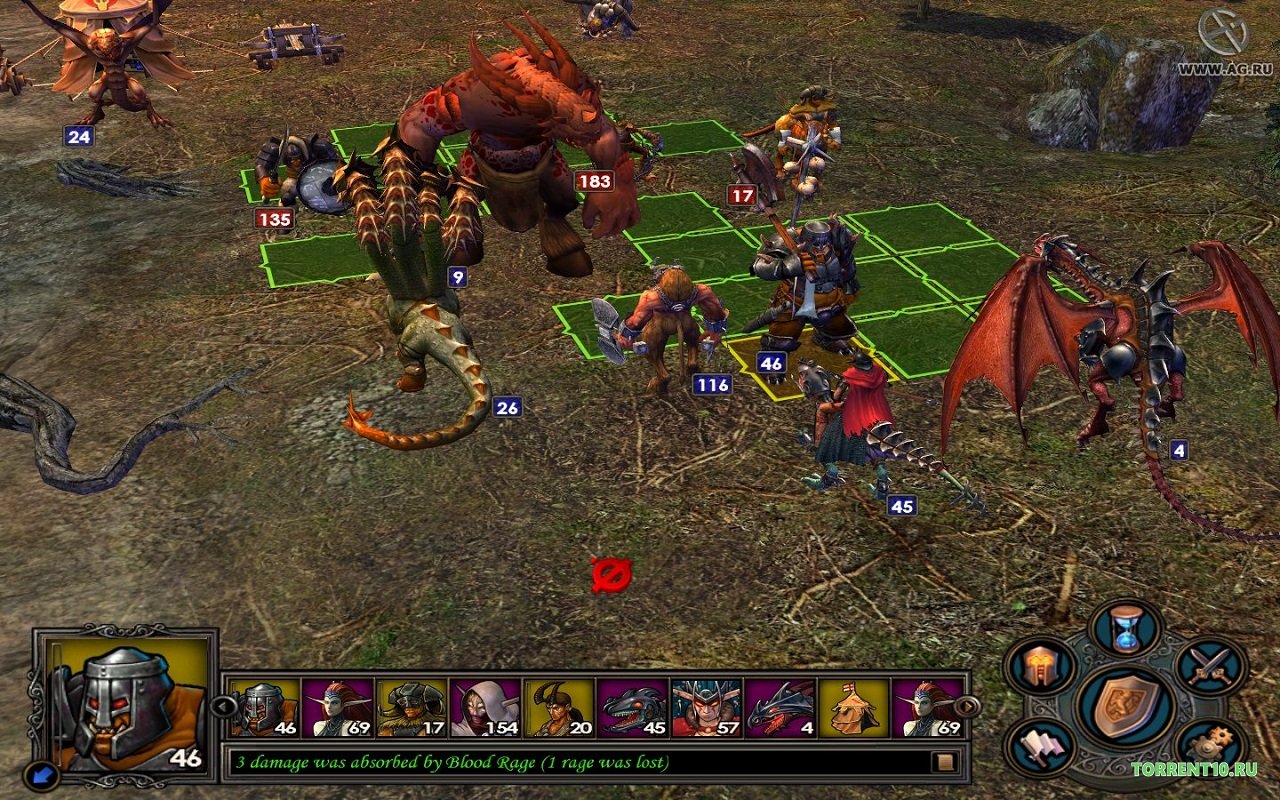
Task: Choose the shield Defend action
Action: pos(1123,706)
